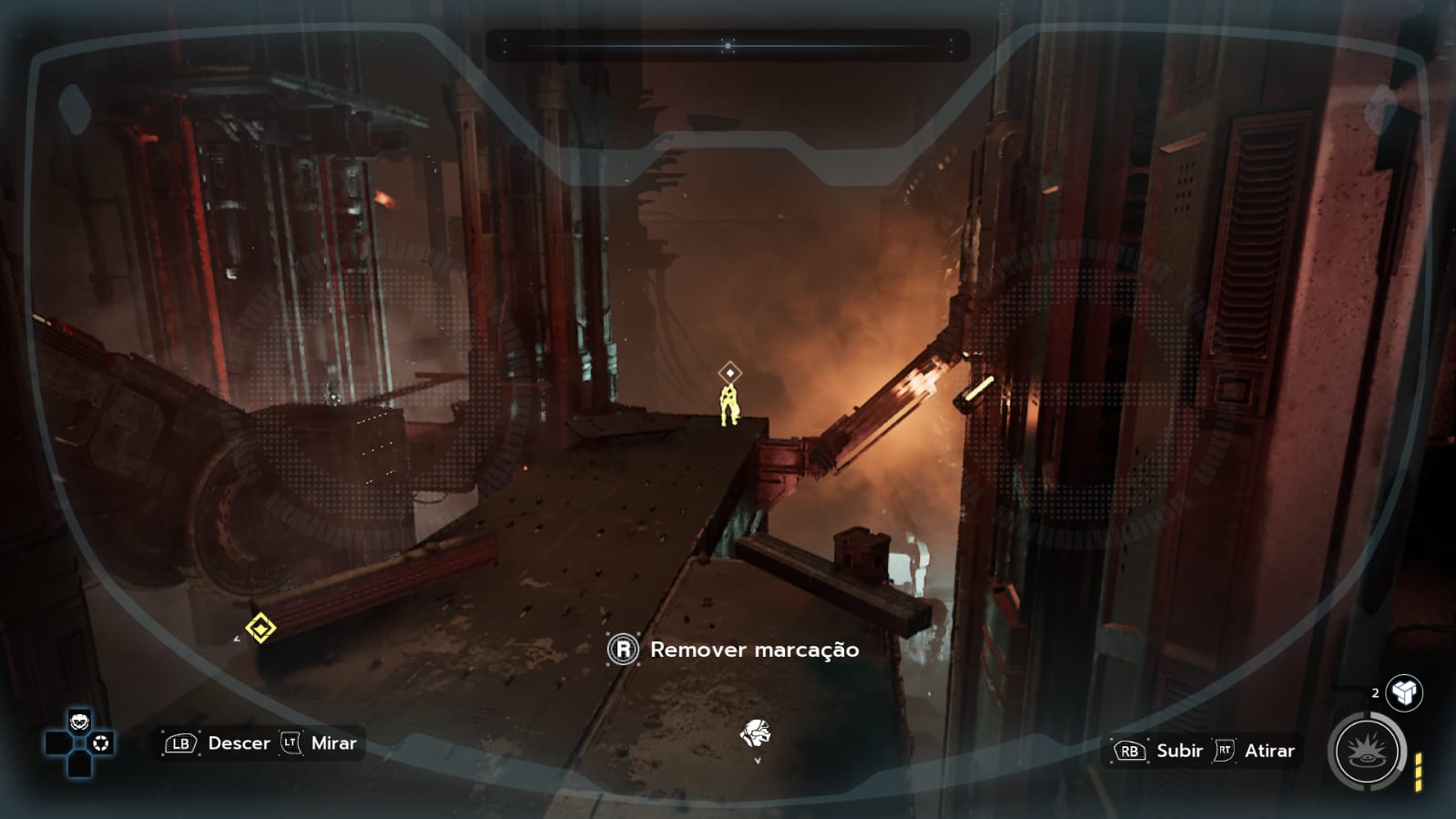This screenshot has width=1456, height=819.
Task: Click the circular blaster weapon indicator
Action: [1367, 752]
